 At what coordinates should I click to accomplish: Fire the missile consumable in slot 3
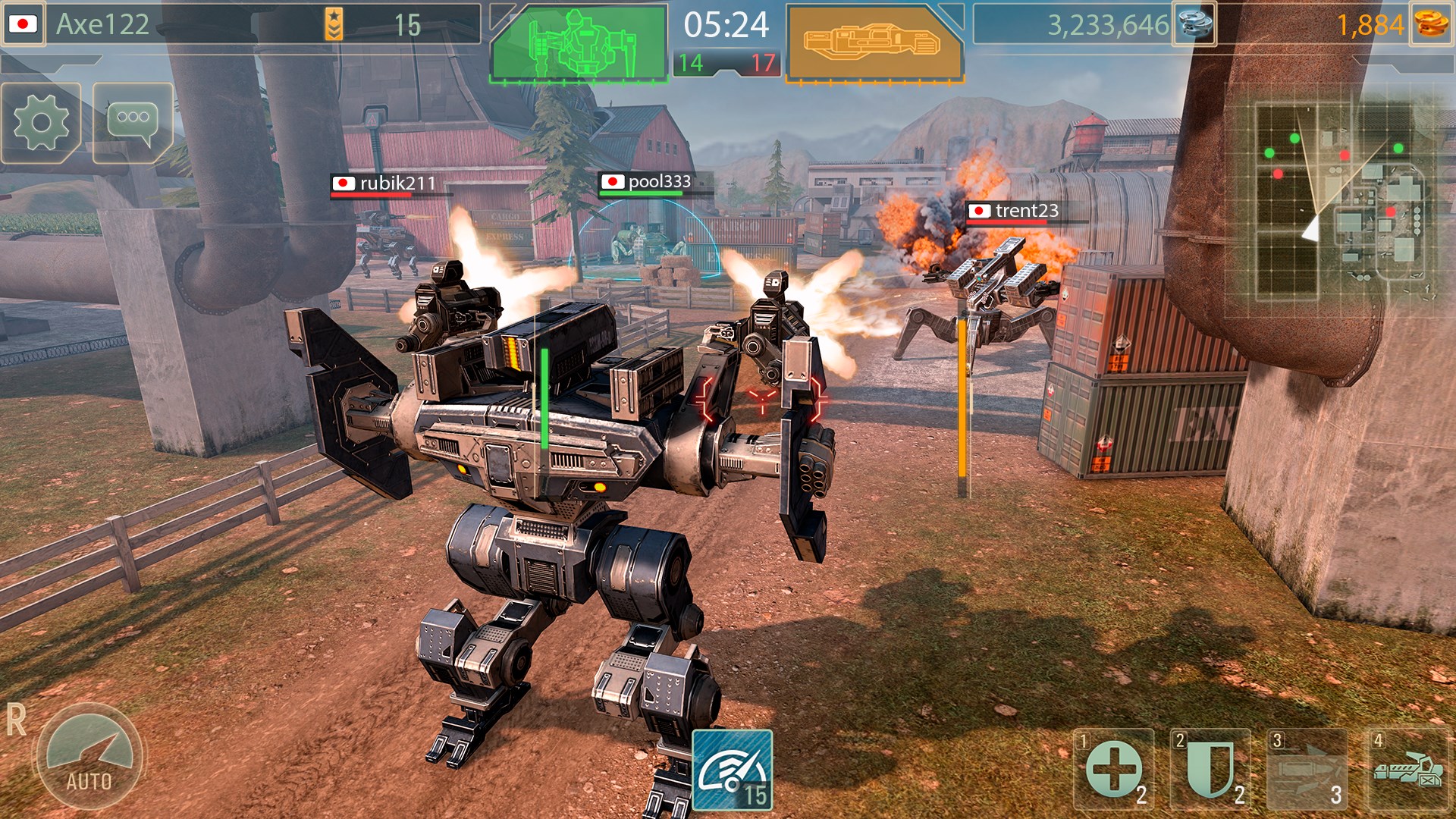(x=1307, y=770)
